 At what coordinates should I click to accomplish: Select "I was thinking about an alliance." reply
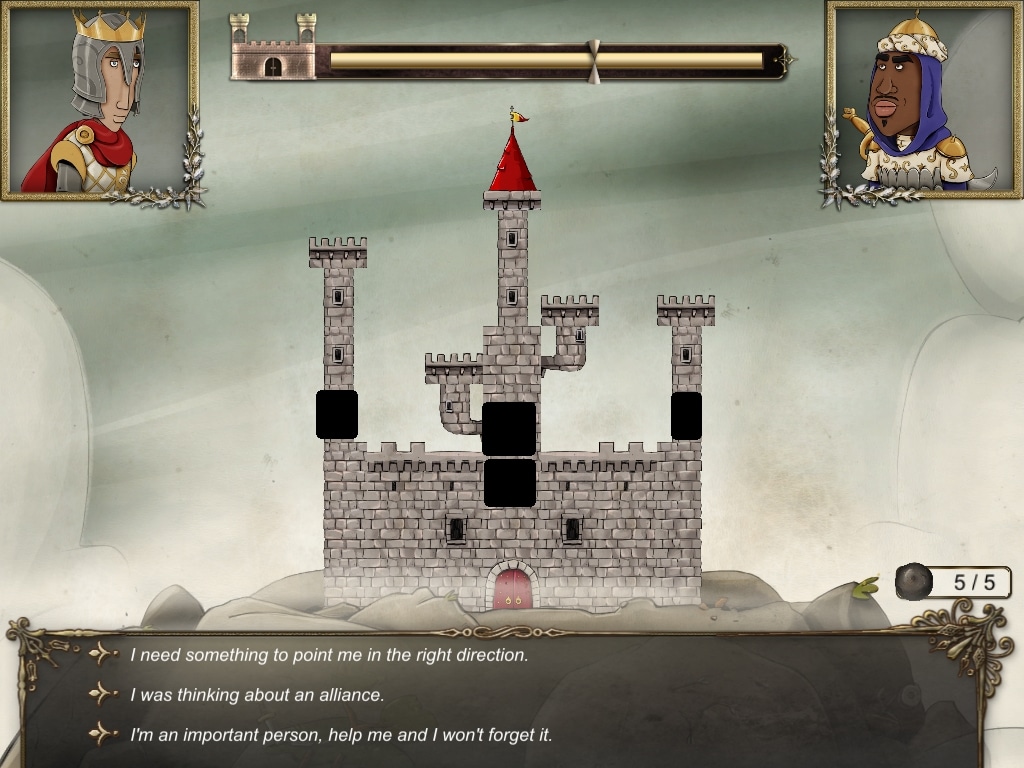(x=257, y=694)
